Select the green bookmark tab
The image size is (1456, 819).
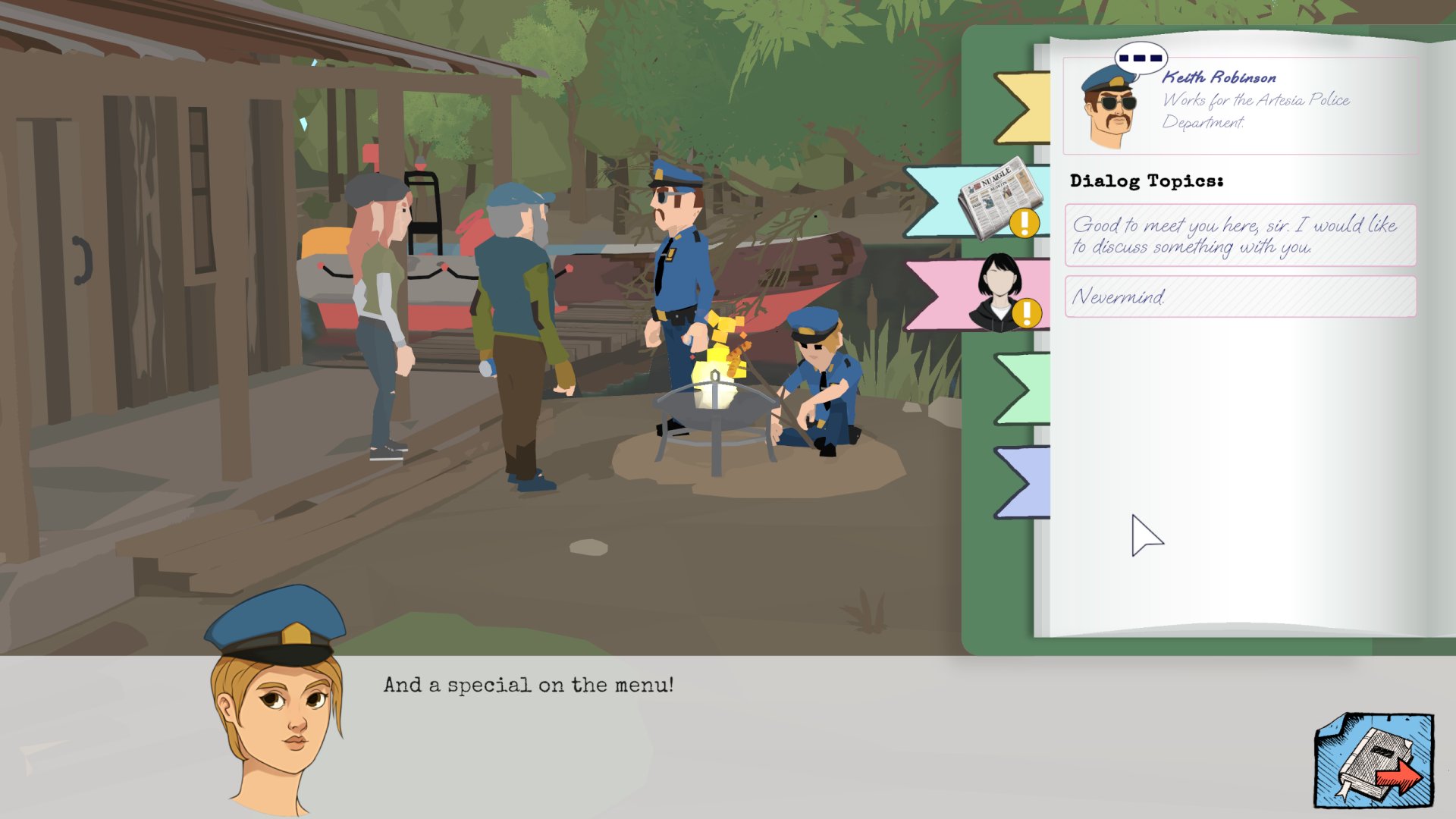pos(1025,388)
